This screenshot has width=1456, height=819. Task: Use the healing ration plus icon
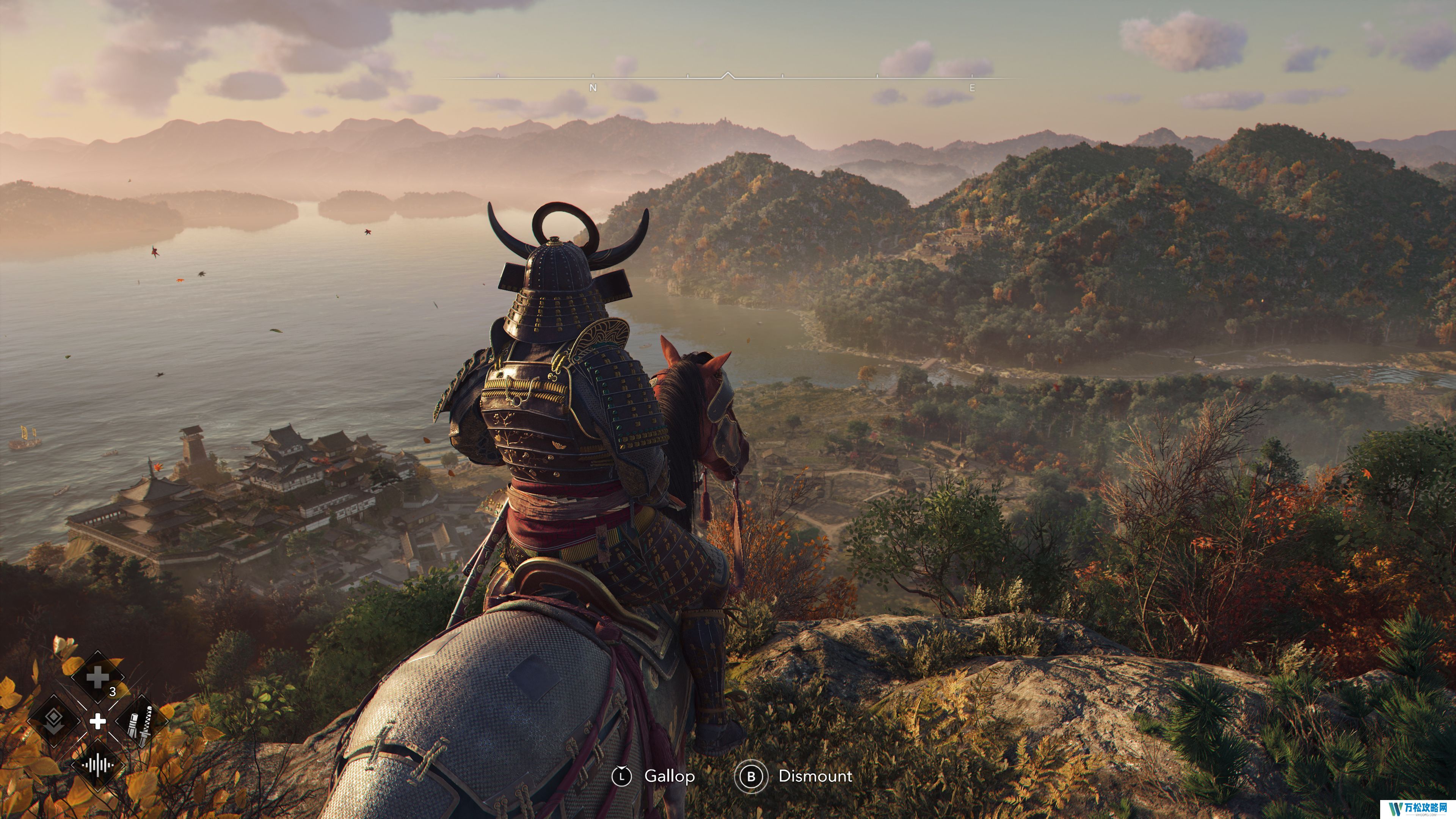tap(97, 677)
